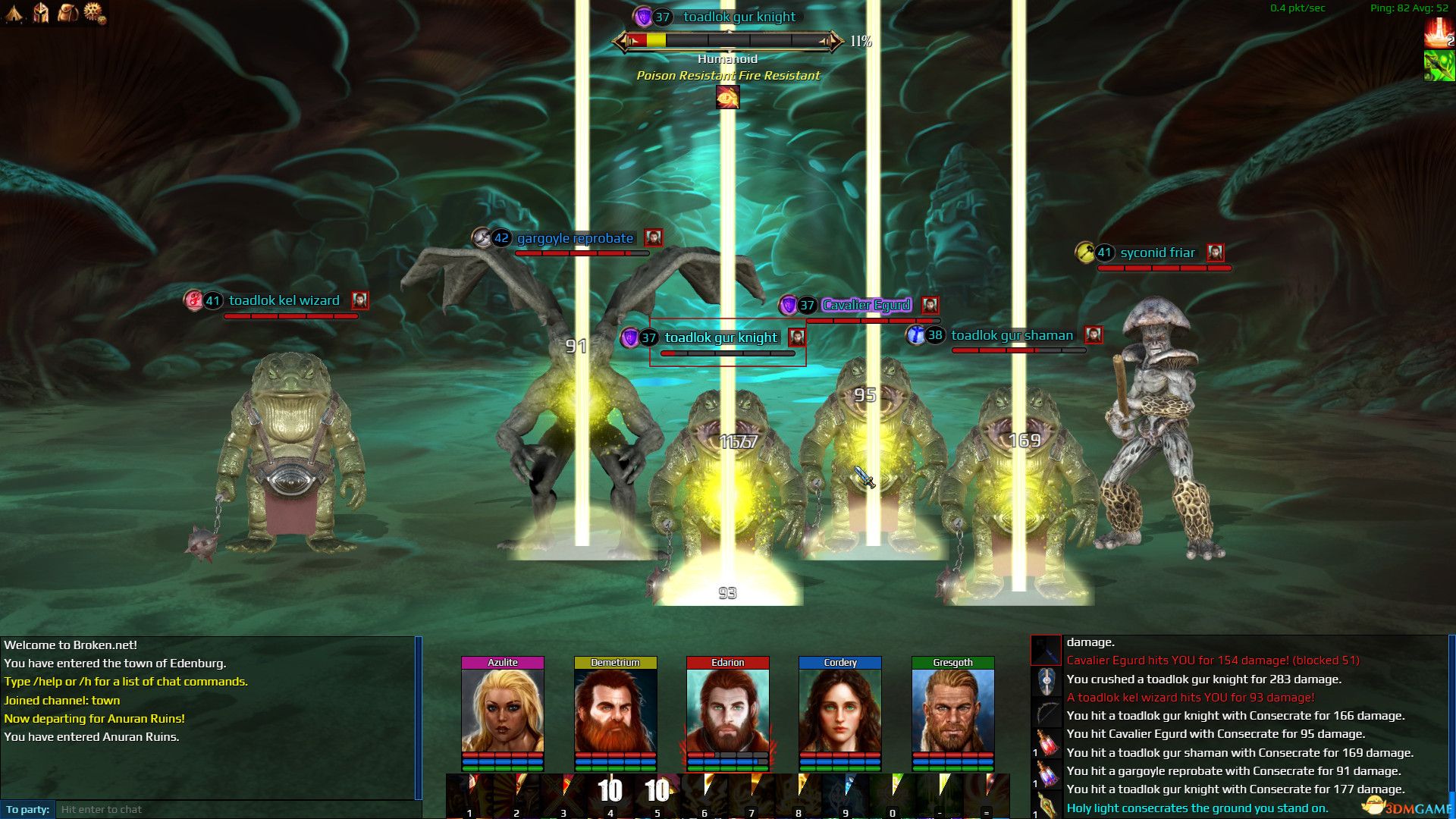This screenshot has height=819, width=1456.
Task: Target Cavalier Egurd by clicking his name
Action: (865, 305)
